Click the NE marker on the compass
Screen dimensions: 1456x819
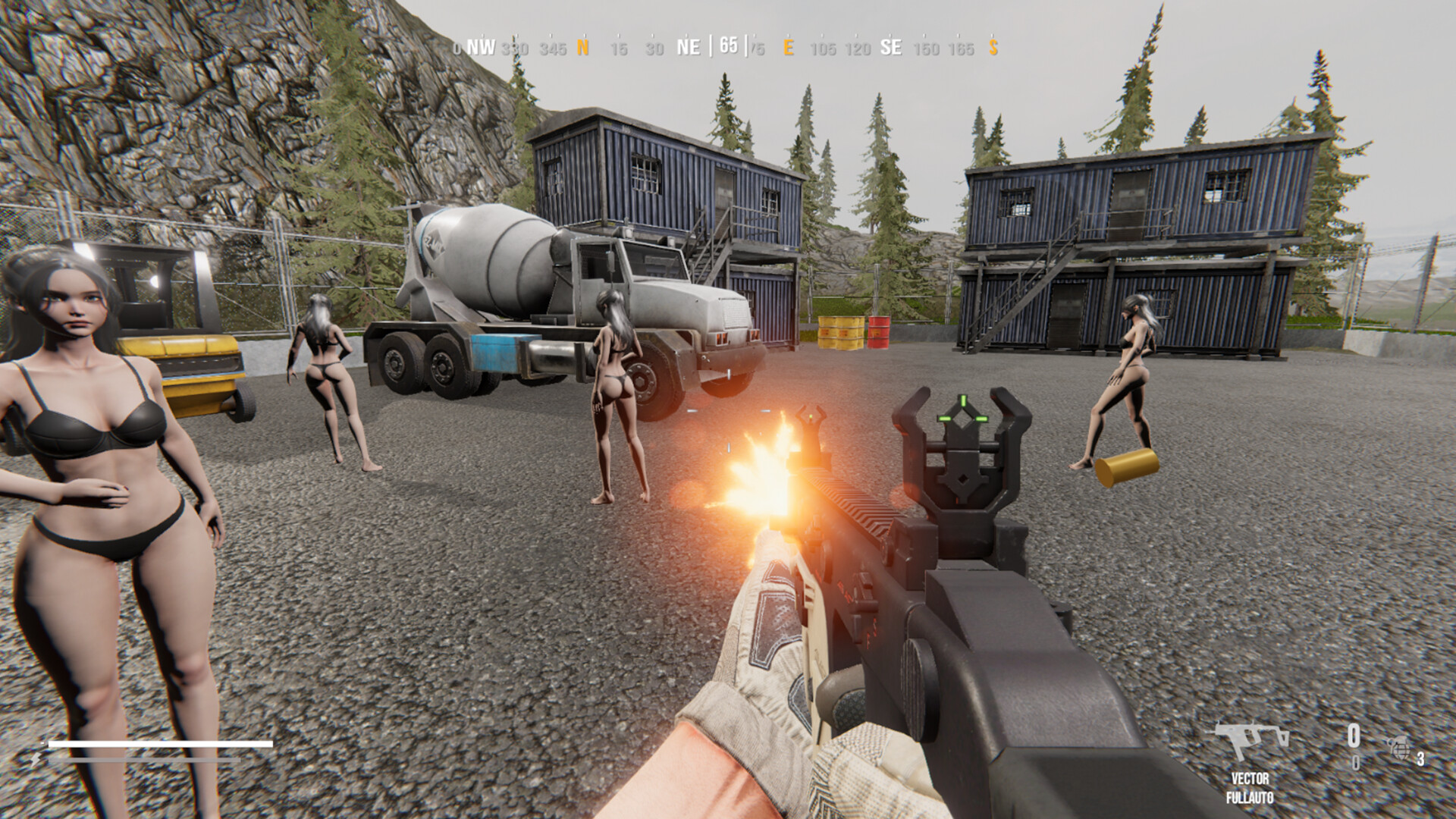coord(689,48)
